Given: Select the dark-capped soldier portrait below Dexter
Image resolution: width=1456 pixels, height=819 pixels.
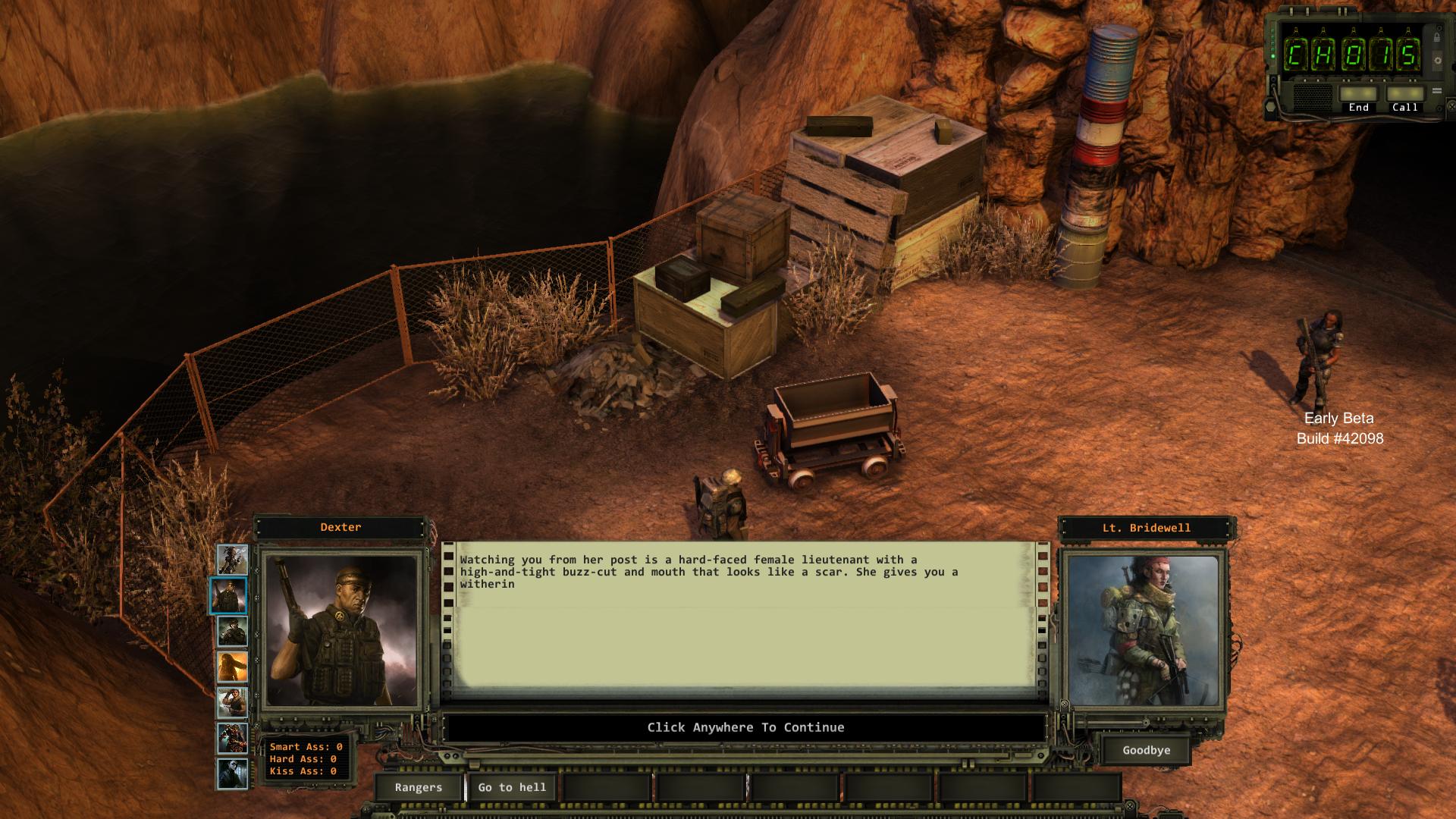Looking at the screenshot, I should point(232,631).
